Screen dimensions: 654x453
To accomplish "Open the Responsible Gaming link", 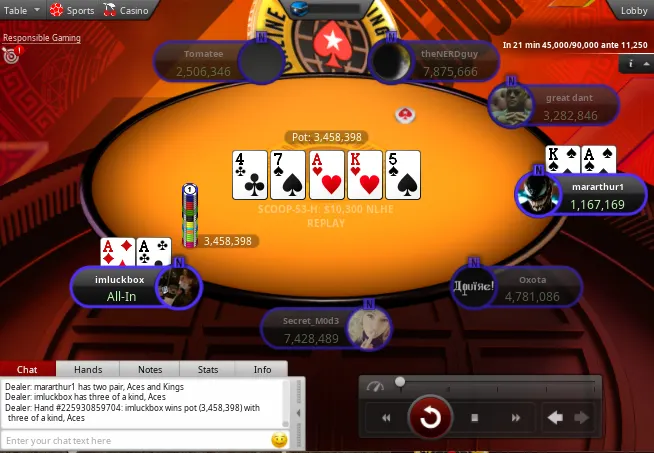I will coord(41,38).
